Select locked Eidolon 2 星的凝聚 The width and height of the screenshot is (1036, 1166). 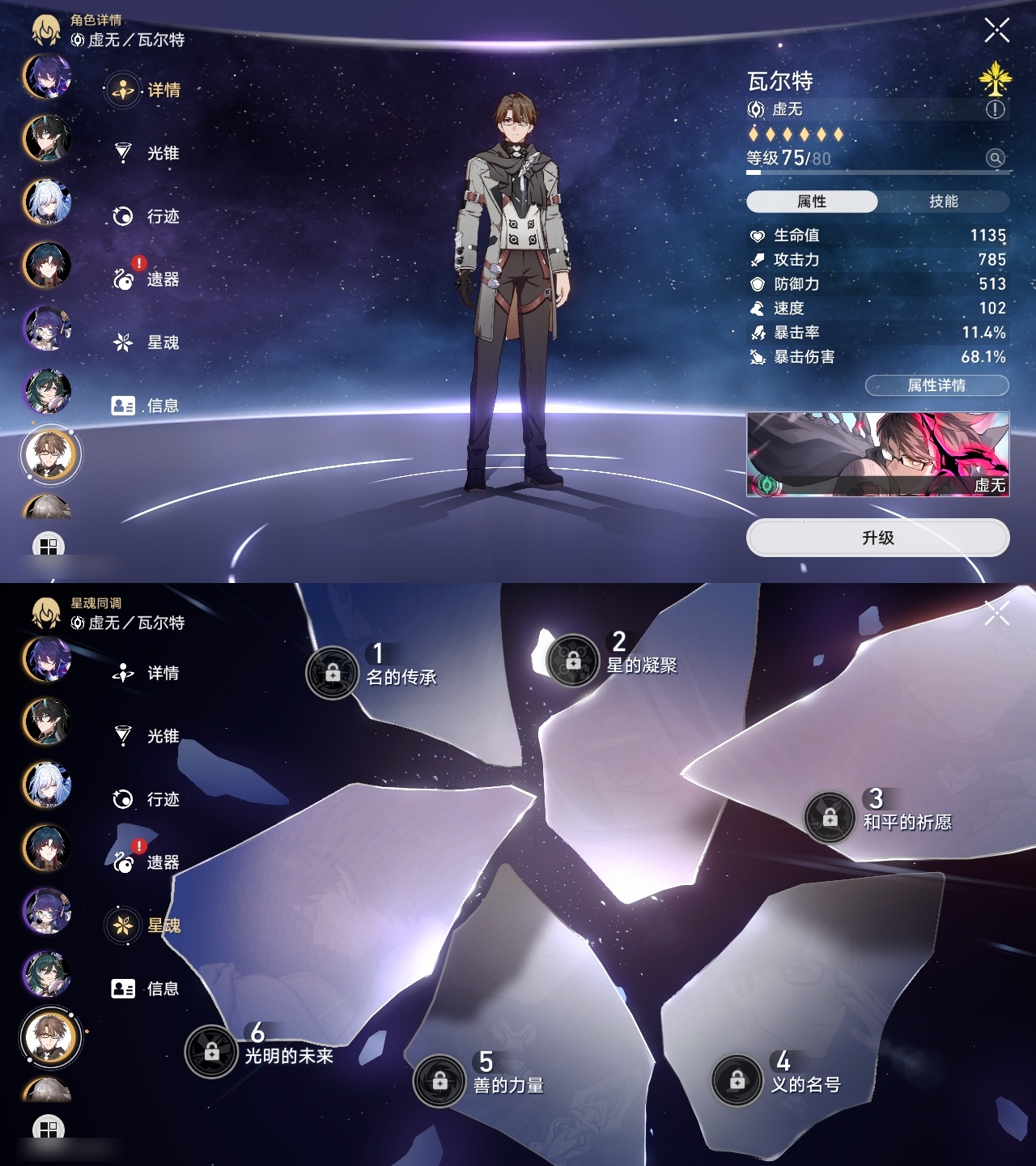pos(573,661)
